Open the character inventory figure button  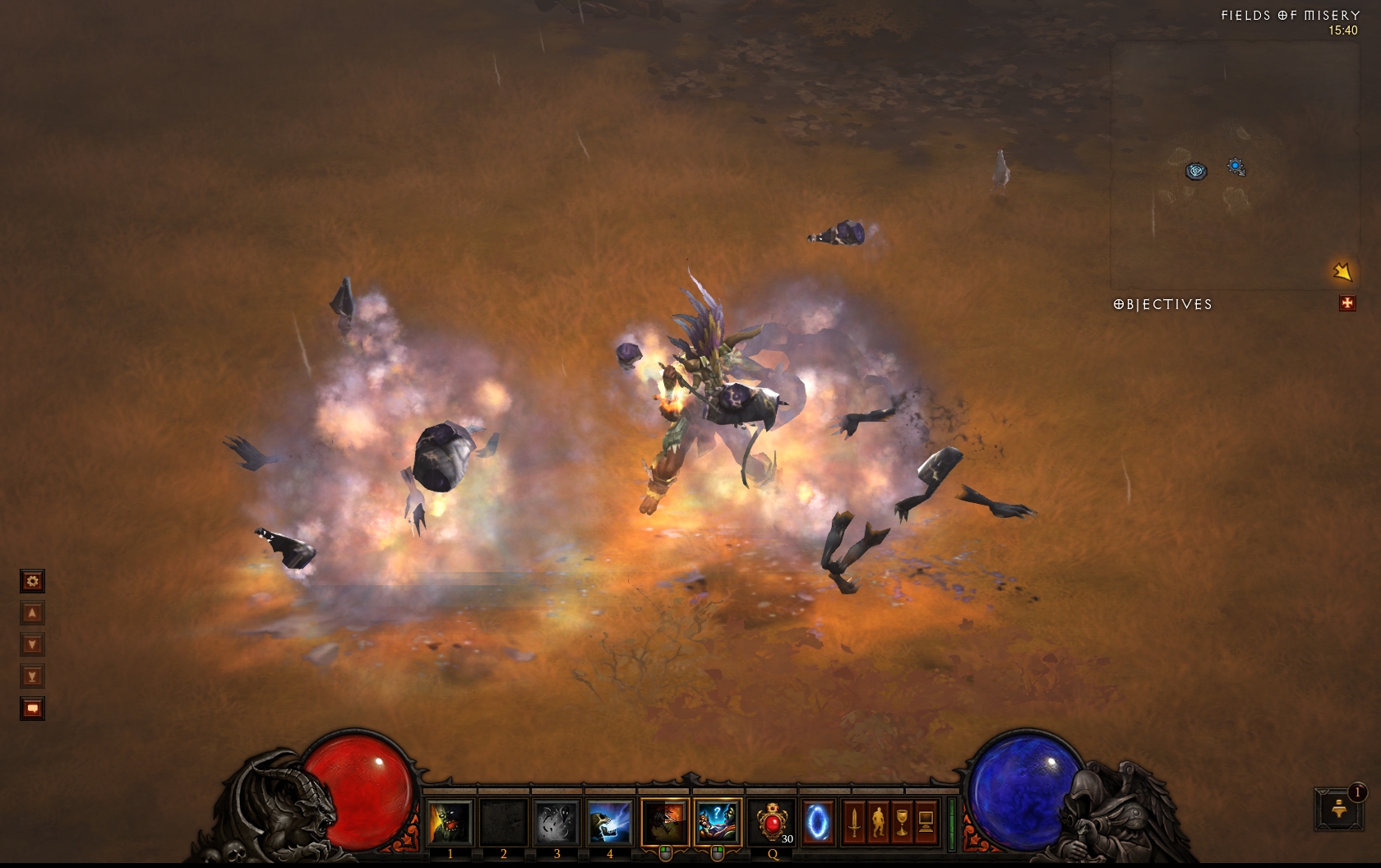tap(878, 822)
